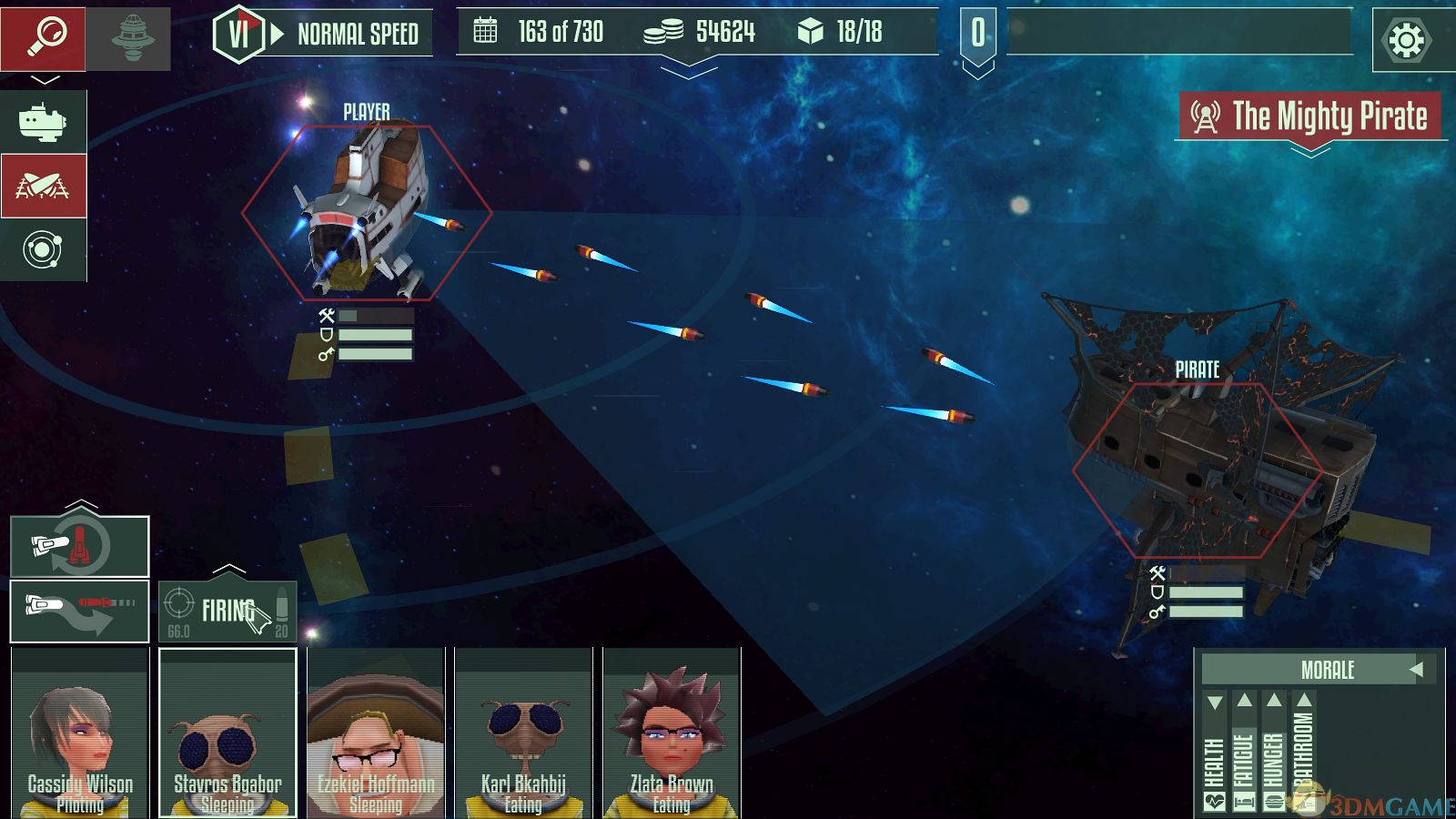Select crew member Stavros Bgabor
The height and width of the screenshot is (819, 1456).
(x=227, y=733)
